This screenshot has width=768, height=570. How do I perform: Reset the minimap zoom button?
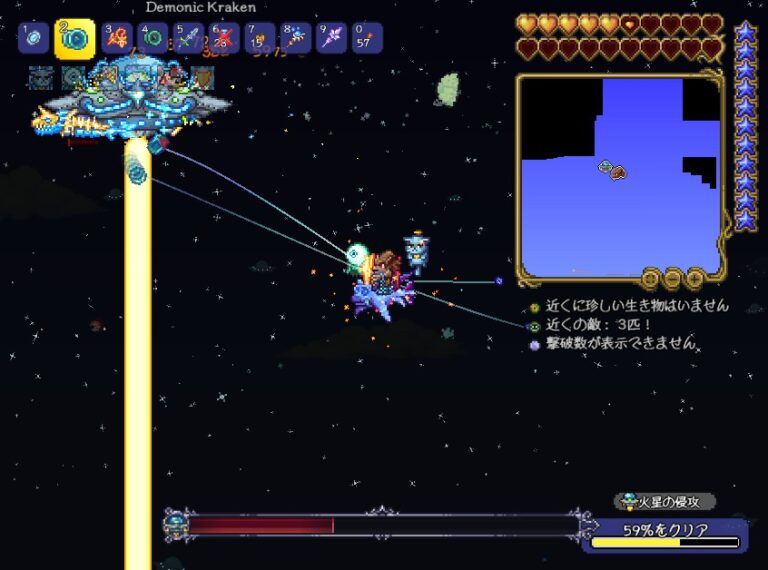click(x=651, y=279)
